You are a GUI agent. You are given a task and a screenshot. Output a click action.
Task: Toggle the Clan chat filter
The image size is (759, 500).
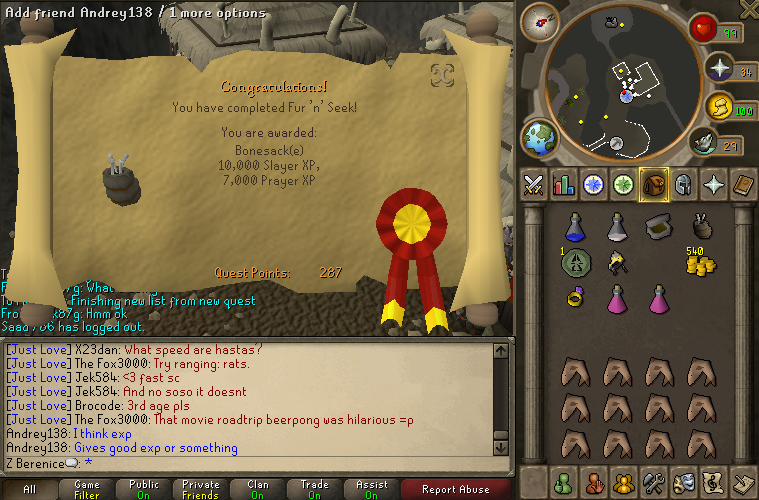click(x=257, y=489)
